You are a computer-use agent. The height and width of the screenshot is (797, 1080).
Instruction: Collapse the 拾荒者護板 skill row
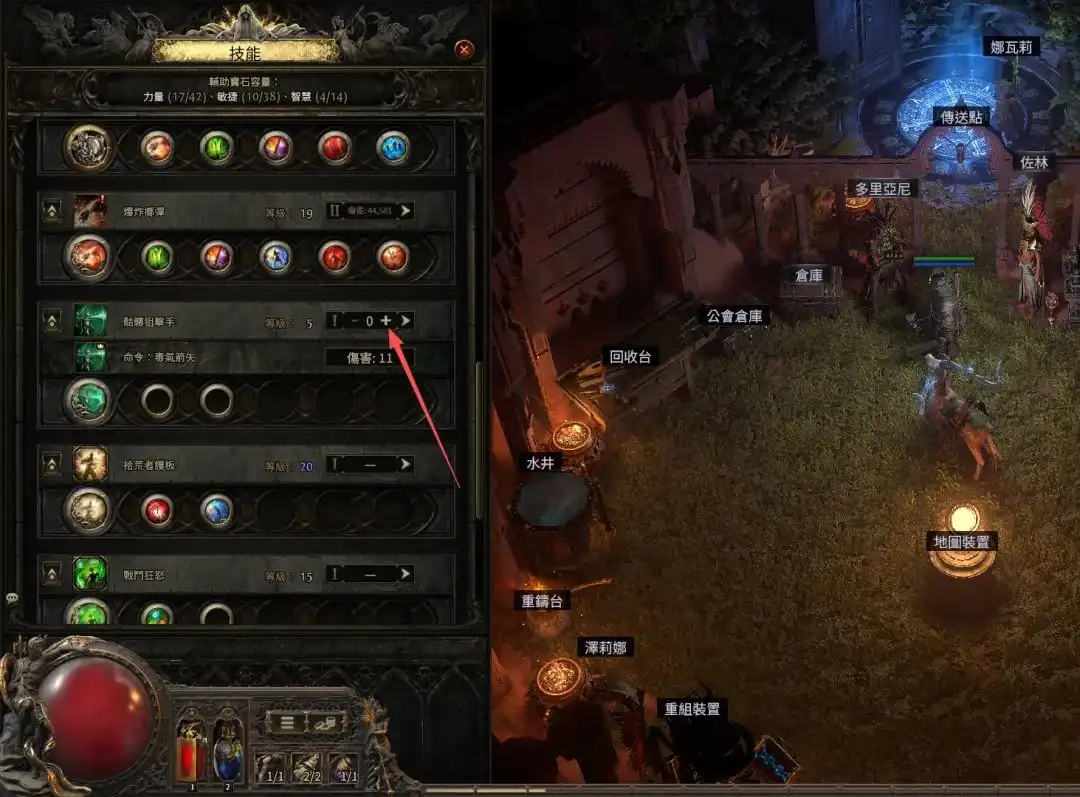tap(51, 464)
